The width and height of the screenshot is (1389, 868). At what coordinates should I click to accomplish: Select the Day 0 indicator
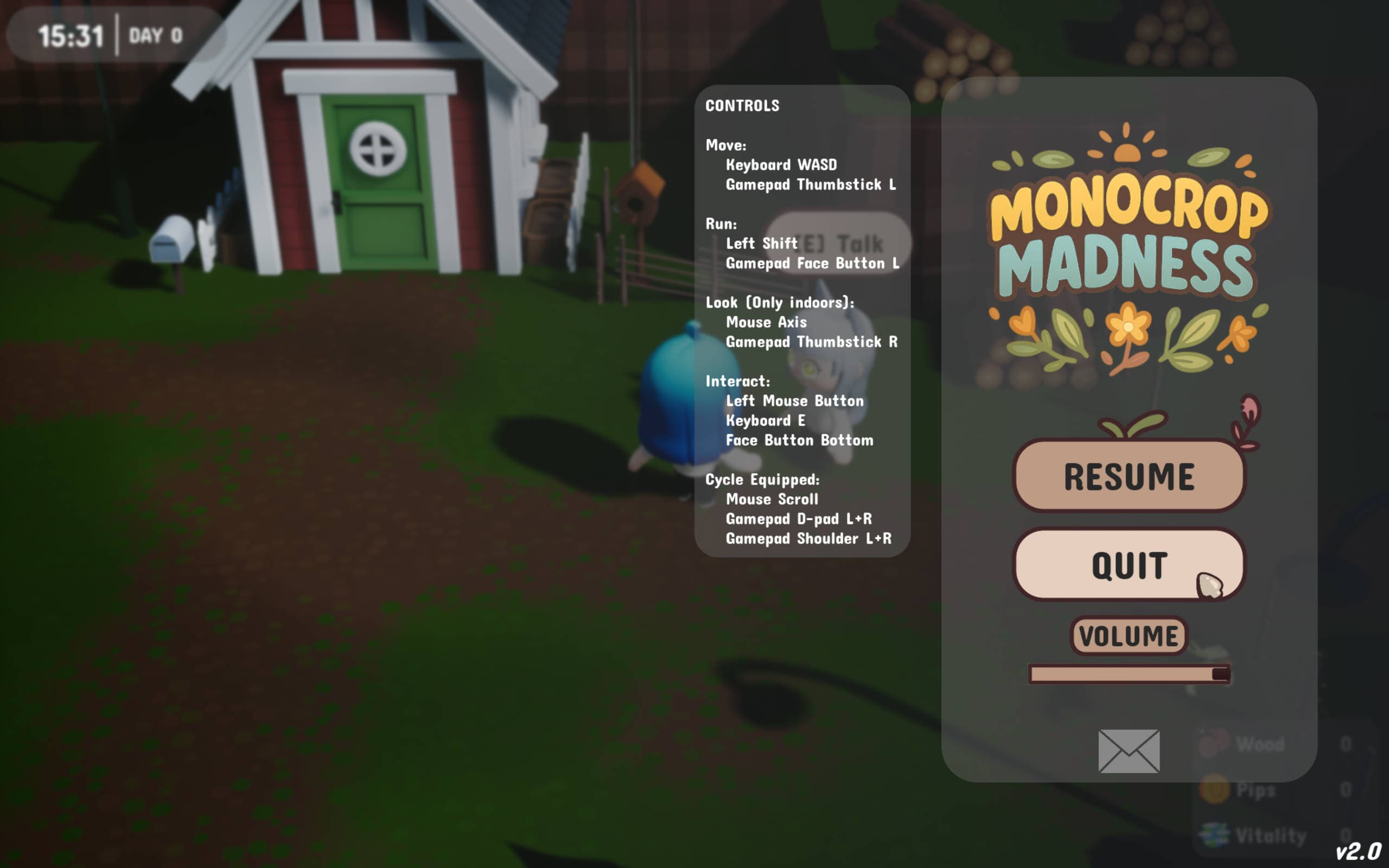(156, 36)
